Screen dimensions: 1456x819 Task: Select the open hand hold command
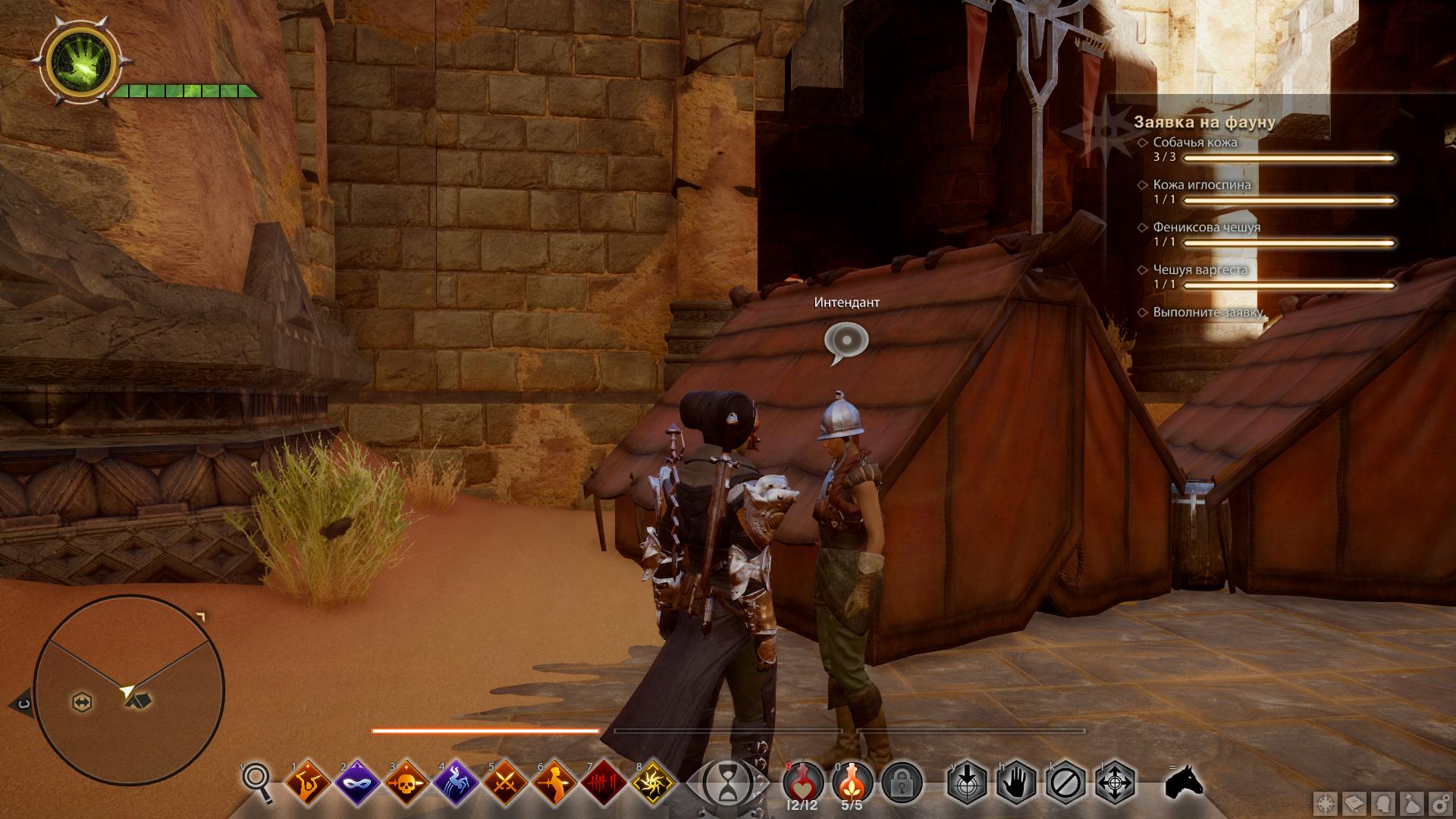click(x=1016, y=782)
